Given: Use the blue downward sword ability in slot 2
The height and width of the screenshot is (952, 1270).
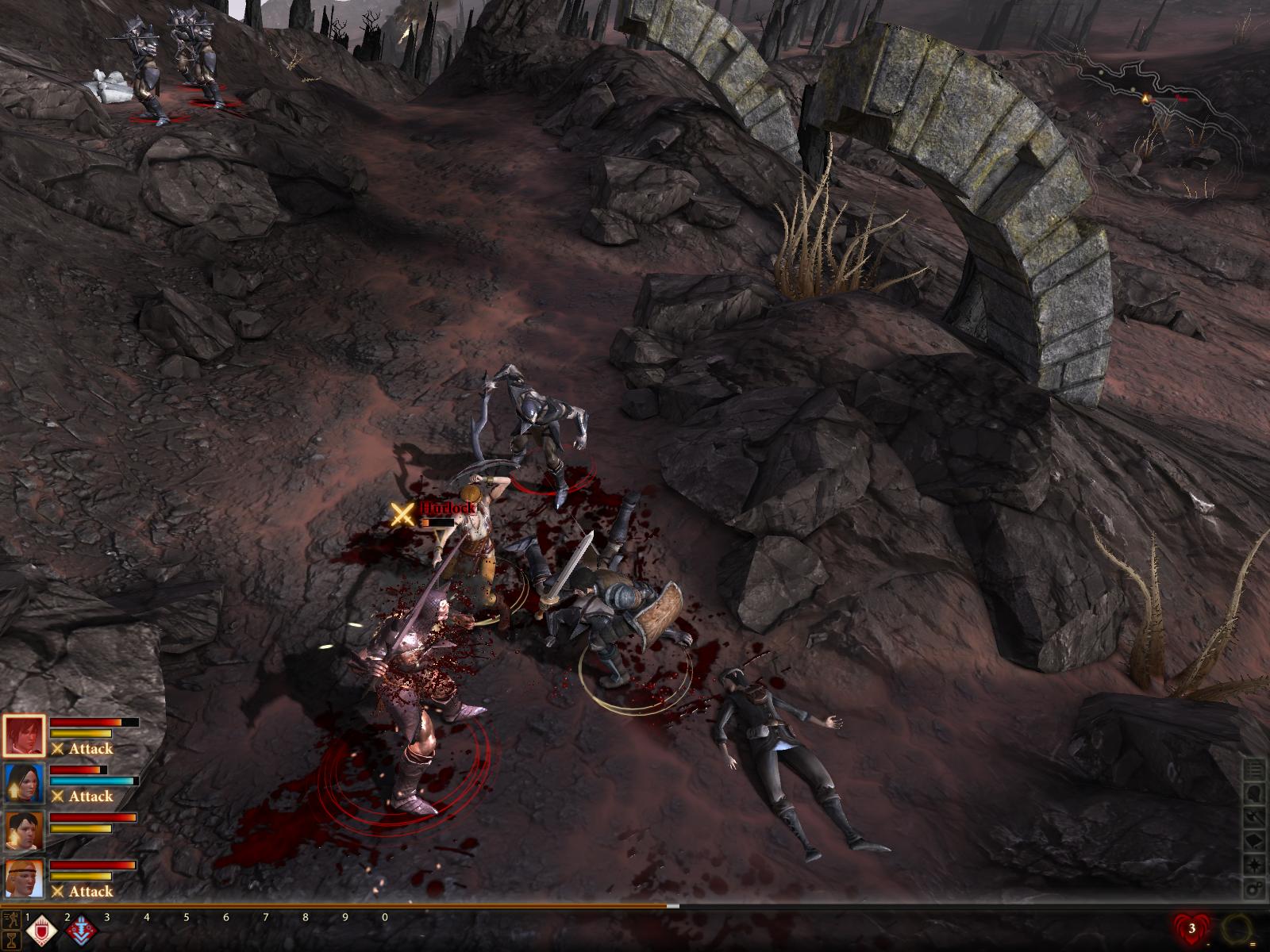Looking at the screenshot, I should click(x=82, y=931).
